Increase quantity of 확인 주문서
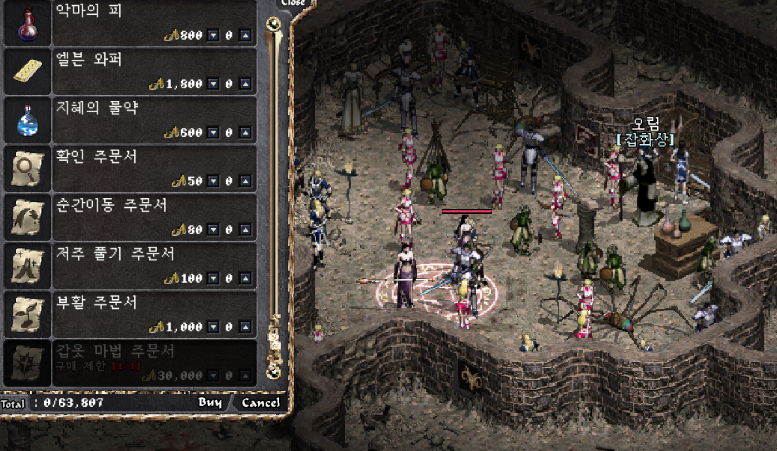Viewport: 777px width, 451px height. [246, 182]
